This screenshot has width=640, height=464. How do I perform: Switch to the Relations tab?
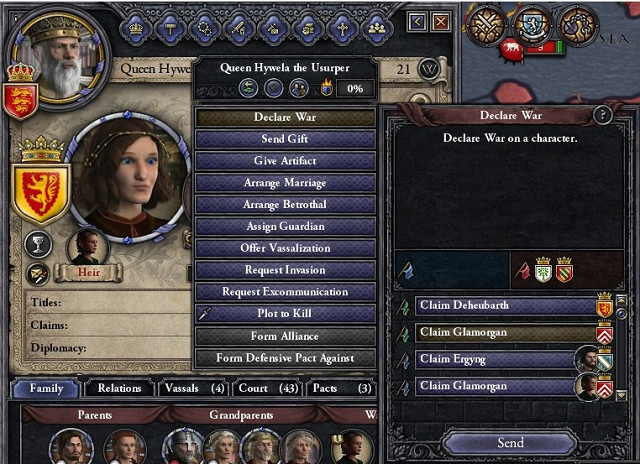(x=117, y=388)
